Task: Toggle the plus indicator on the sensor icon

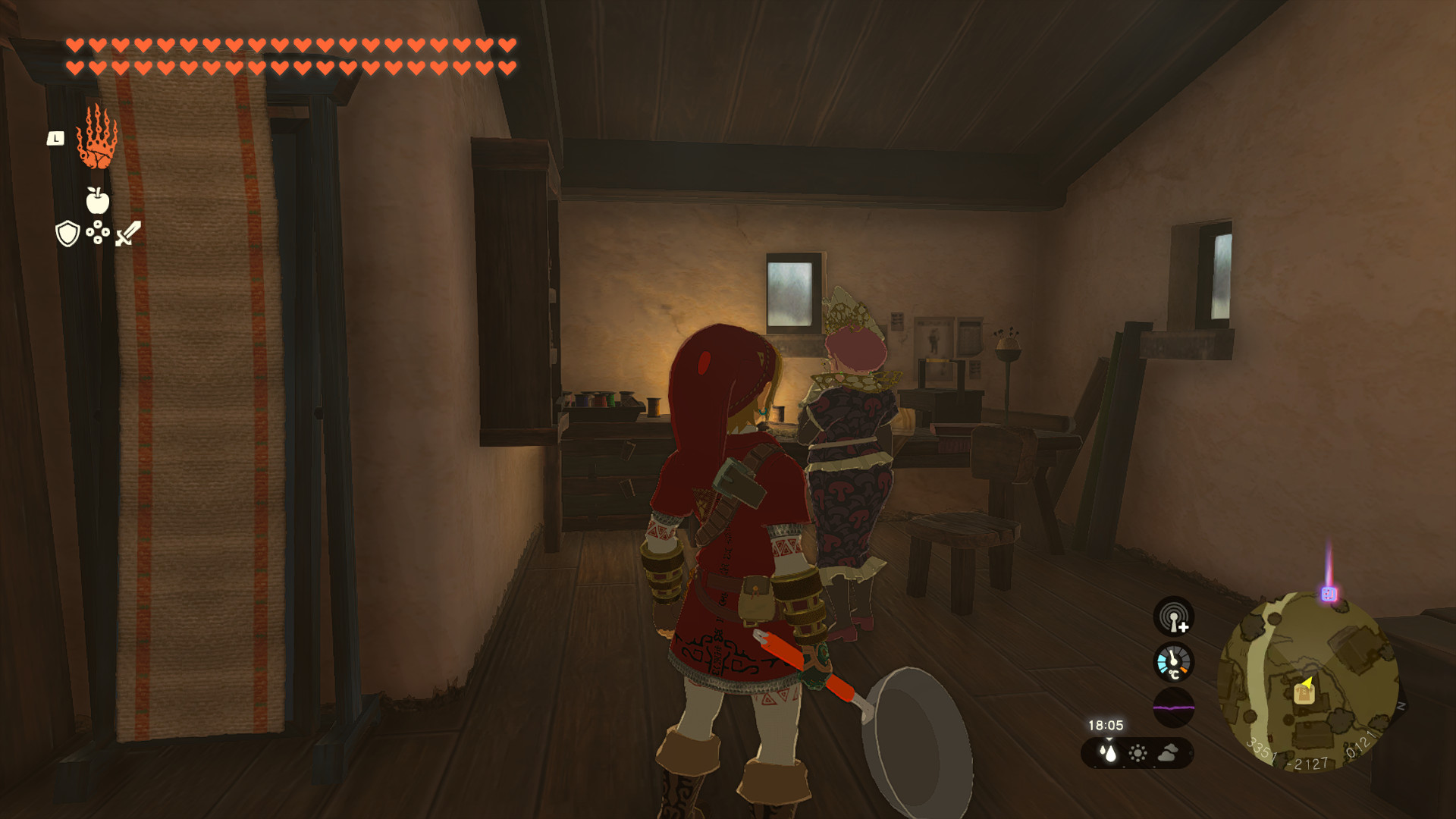Action: point(1184,627)
